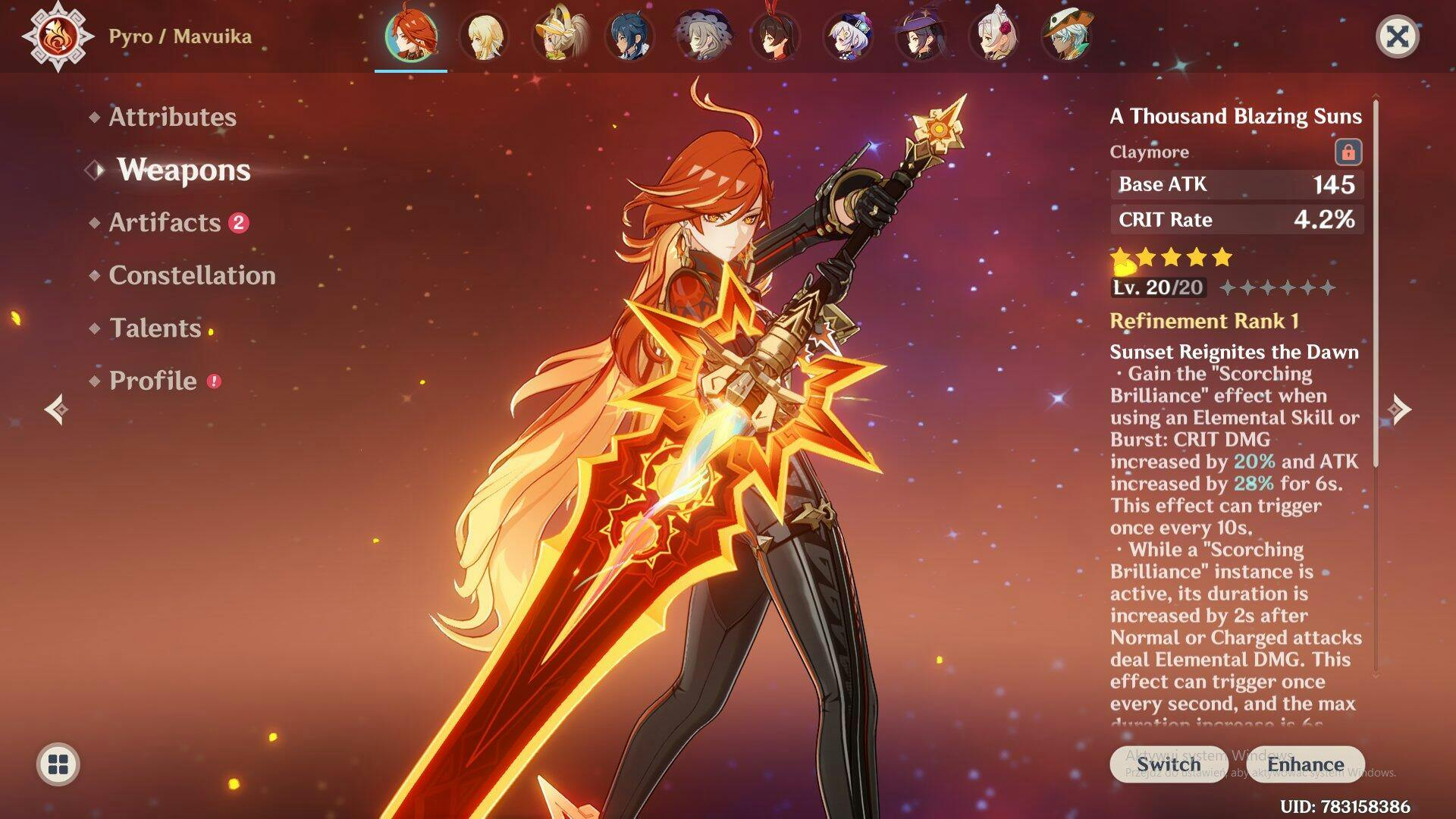Toggle the weapon lock icon

1348,152
